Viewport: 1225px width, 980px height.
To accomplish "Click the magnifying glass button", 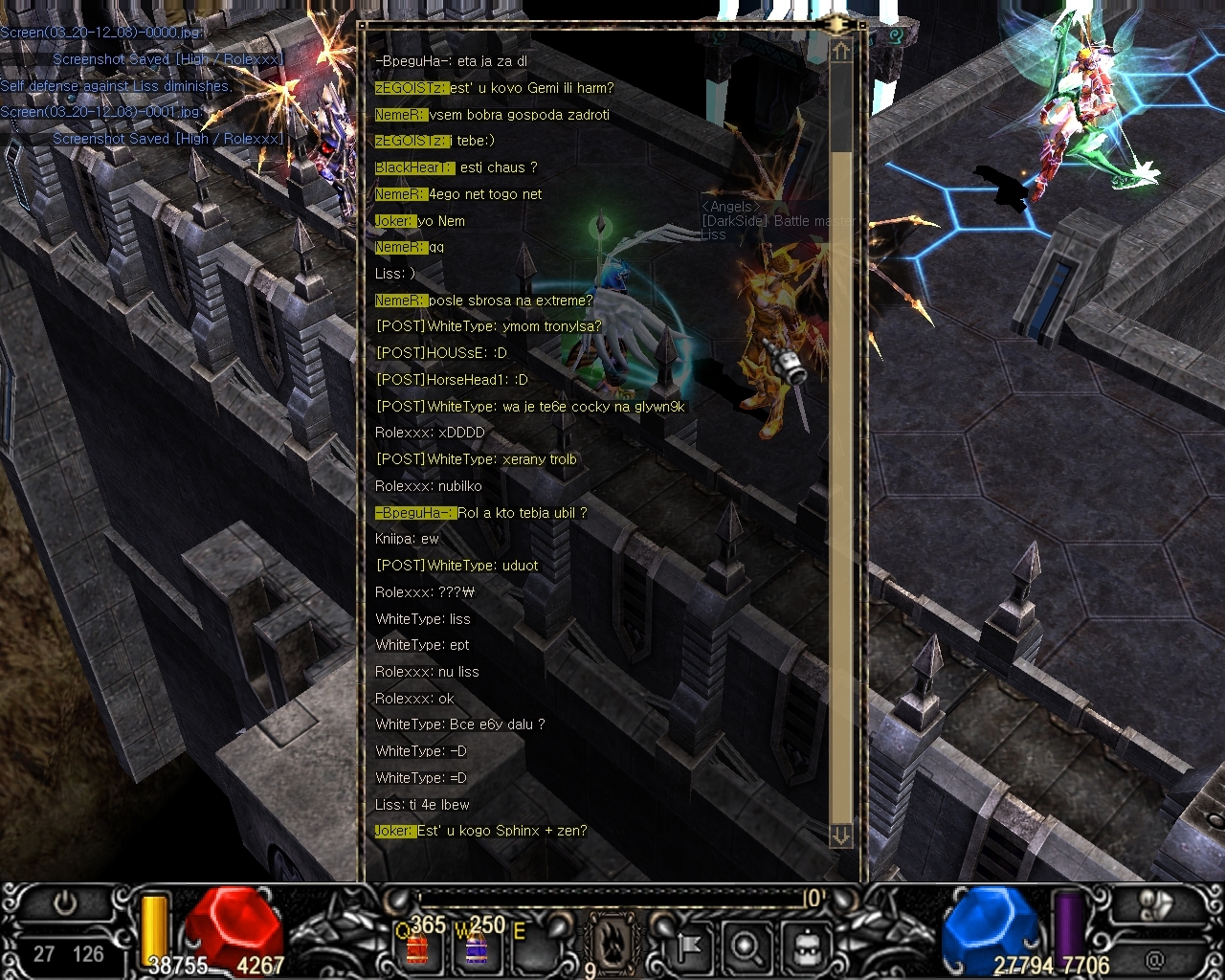I will [x=745, y=947].
